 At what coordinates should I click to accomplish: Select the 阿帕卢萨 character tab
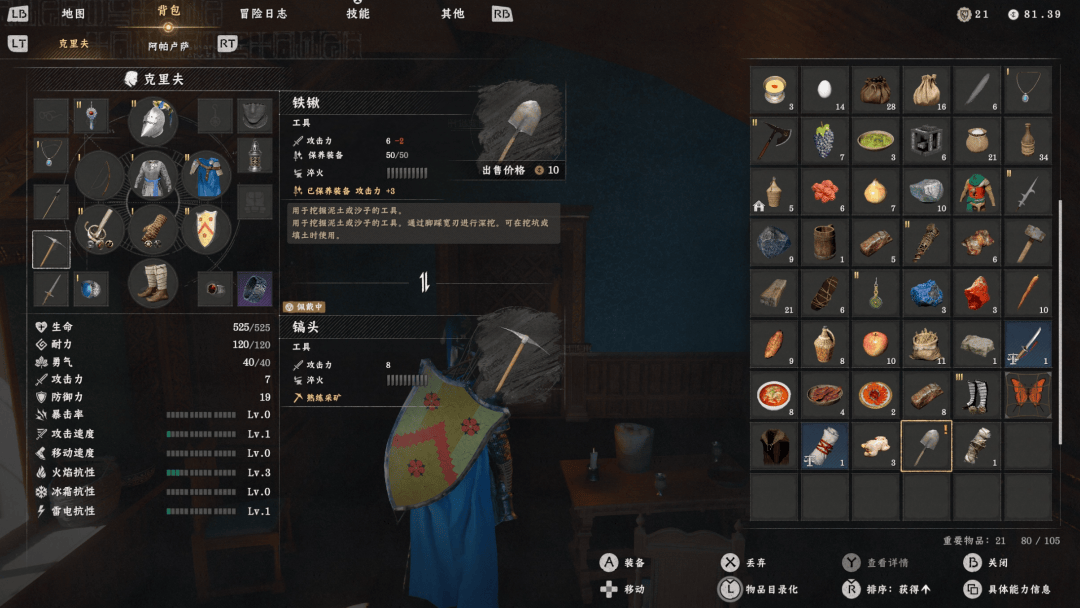(x=168, y=45)
